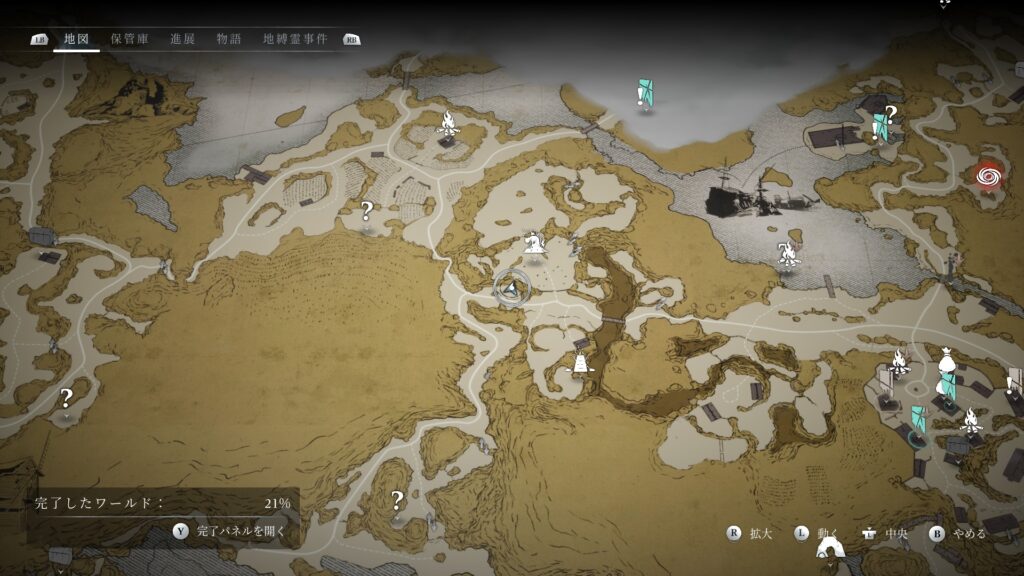Click the white horse head map marker
The width and height of the screenshot is (1024, 576).
pyautogui.click(x=534, y=242)
